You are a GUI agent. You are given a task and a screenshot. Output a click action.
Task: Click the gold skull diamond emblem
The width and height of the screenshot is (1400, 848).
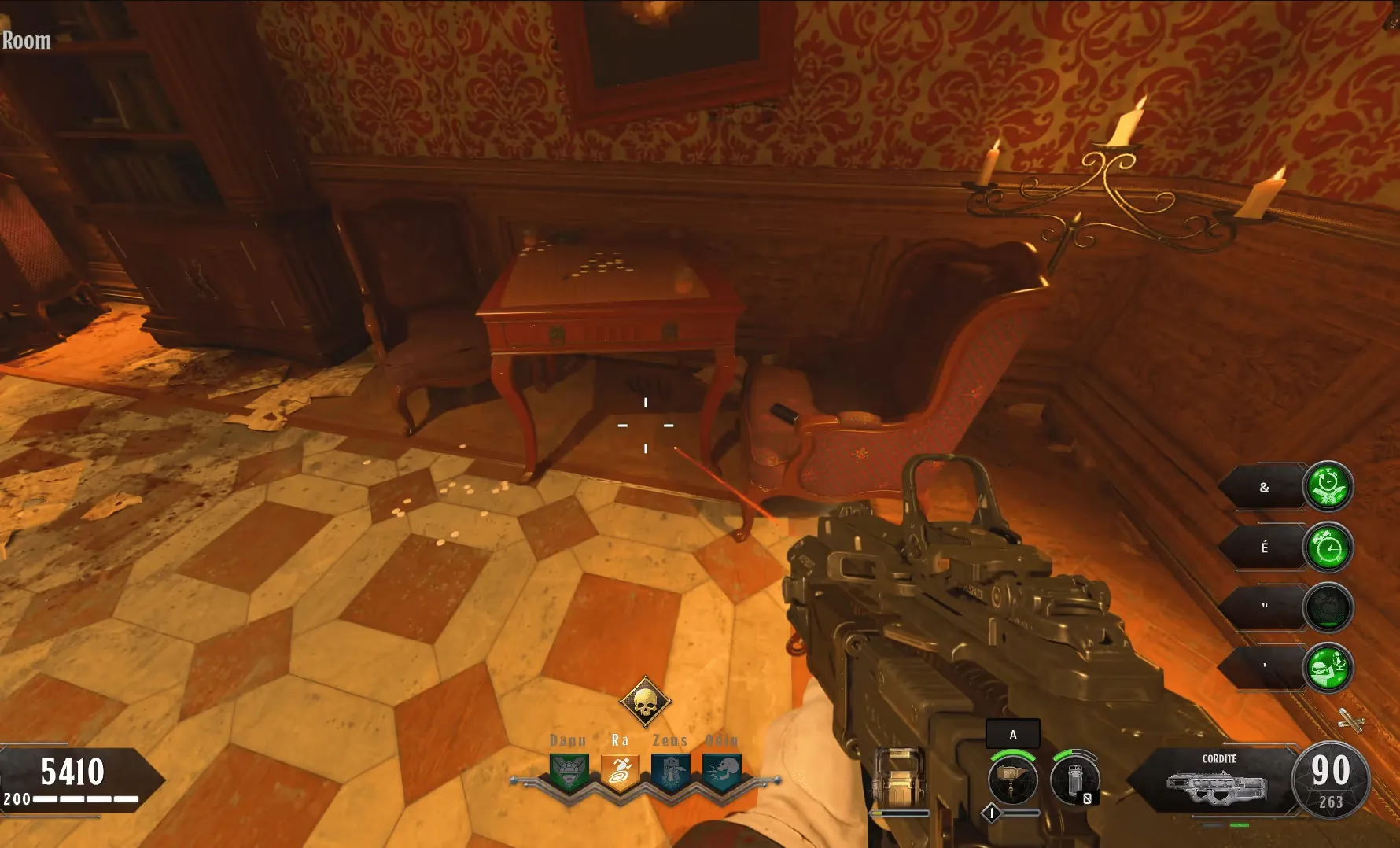click(645, 702)
